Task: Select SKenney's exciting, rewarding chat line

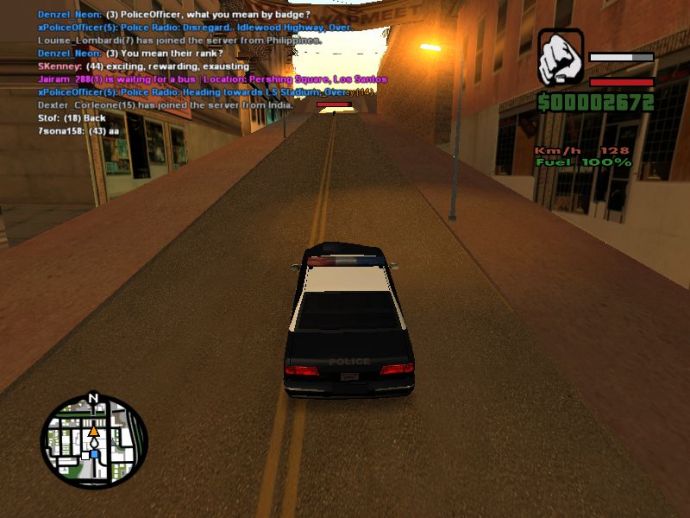Action: pos(142,66)
